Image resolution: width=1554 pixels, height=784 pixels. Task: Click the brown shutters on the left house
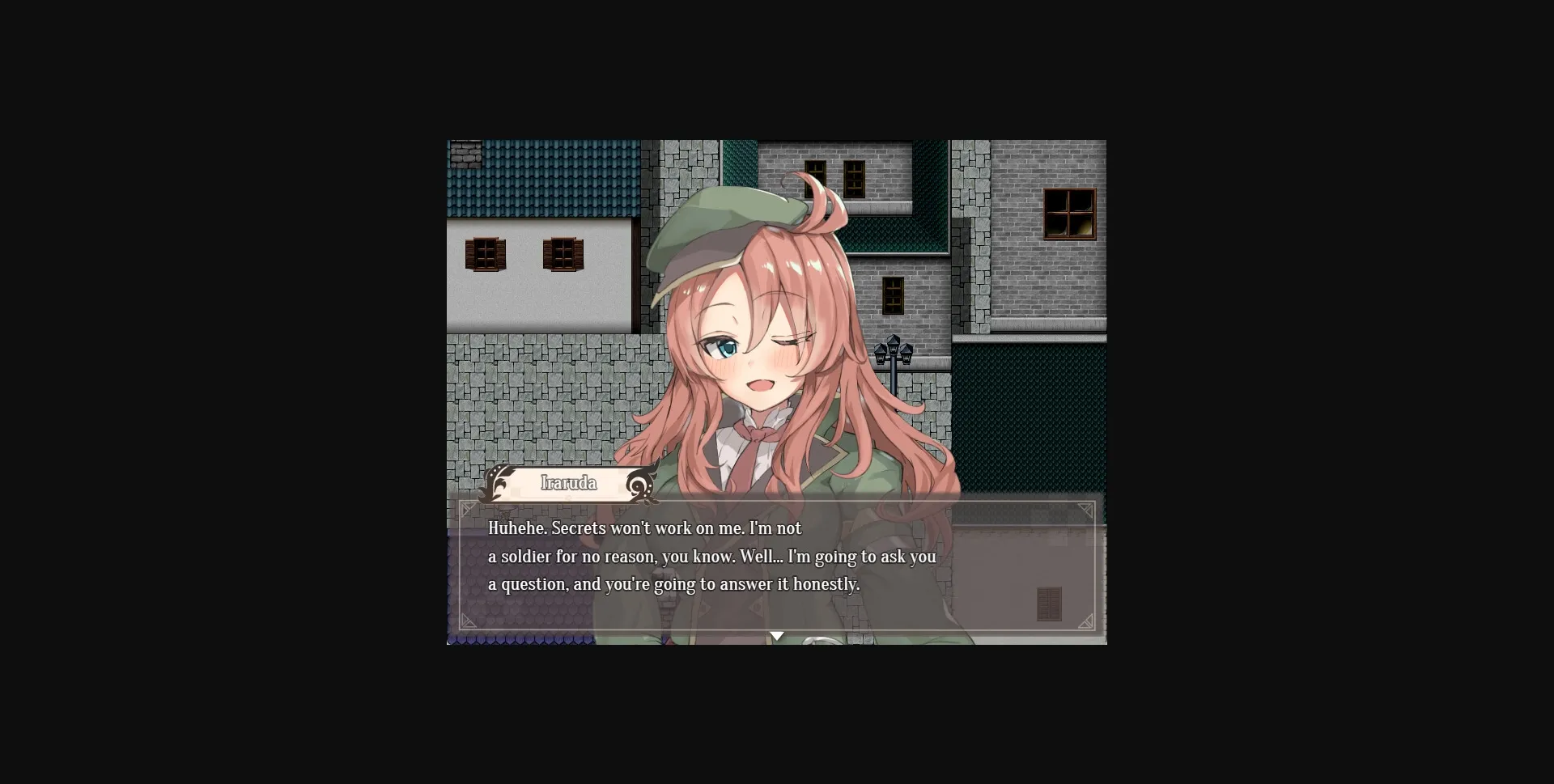point(487,253)
